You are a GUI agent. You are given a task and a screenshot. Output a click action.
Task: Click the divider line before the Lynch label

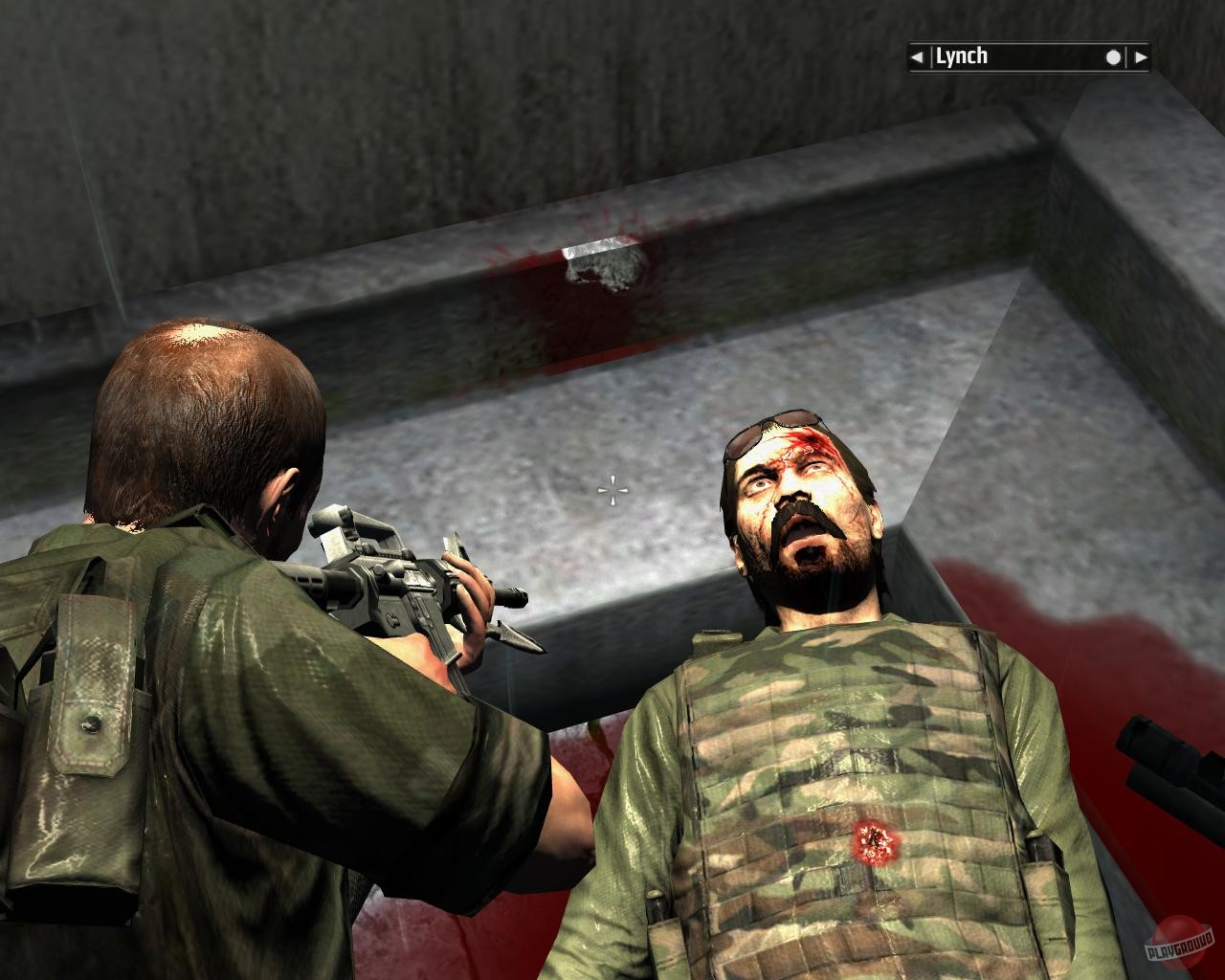932,56
